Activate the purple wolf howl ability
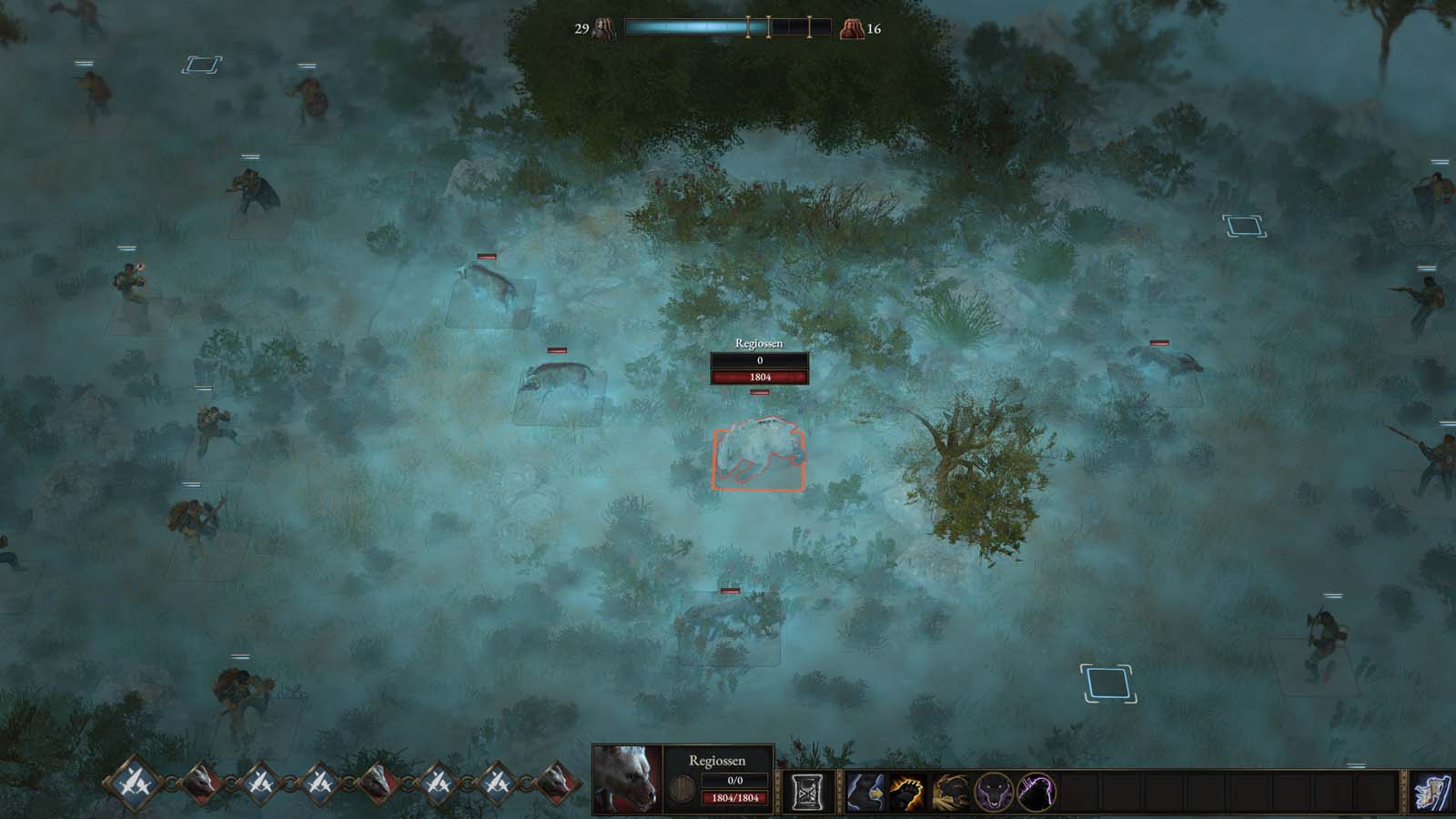Image resolution: width=1456 pixels, height=819 pixels. click(x=993, y=791)
